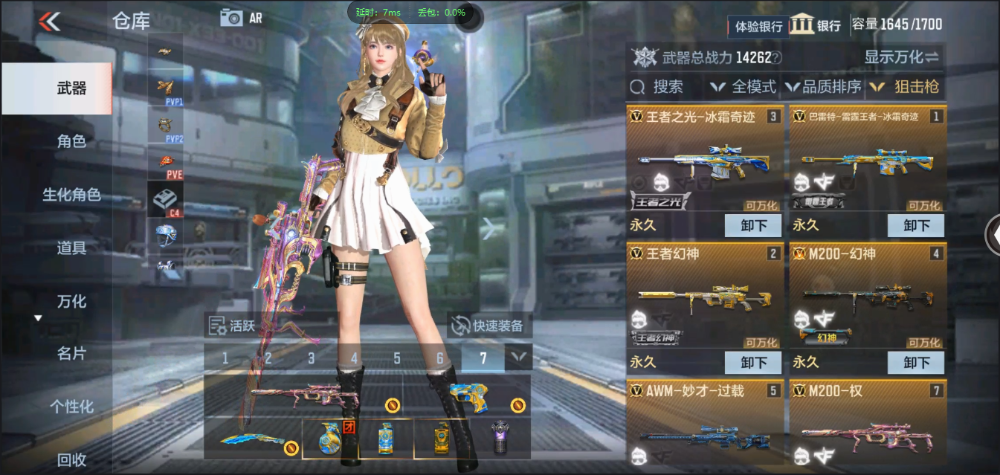
Task: Toggle the AR camera view
Action: point(241,17)
